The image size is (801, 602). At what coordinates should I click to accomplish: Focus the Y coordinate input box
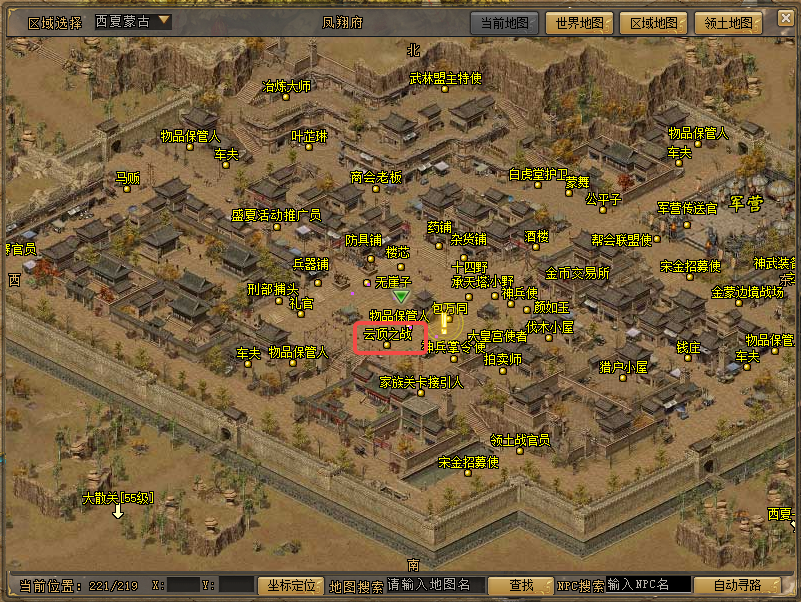click(237, 585)
